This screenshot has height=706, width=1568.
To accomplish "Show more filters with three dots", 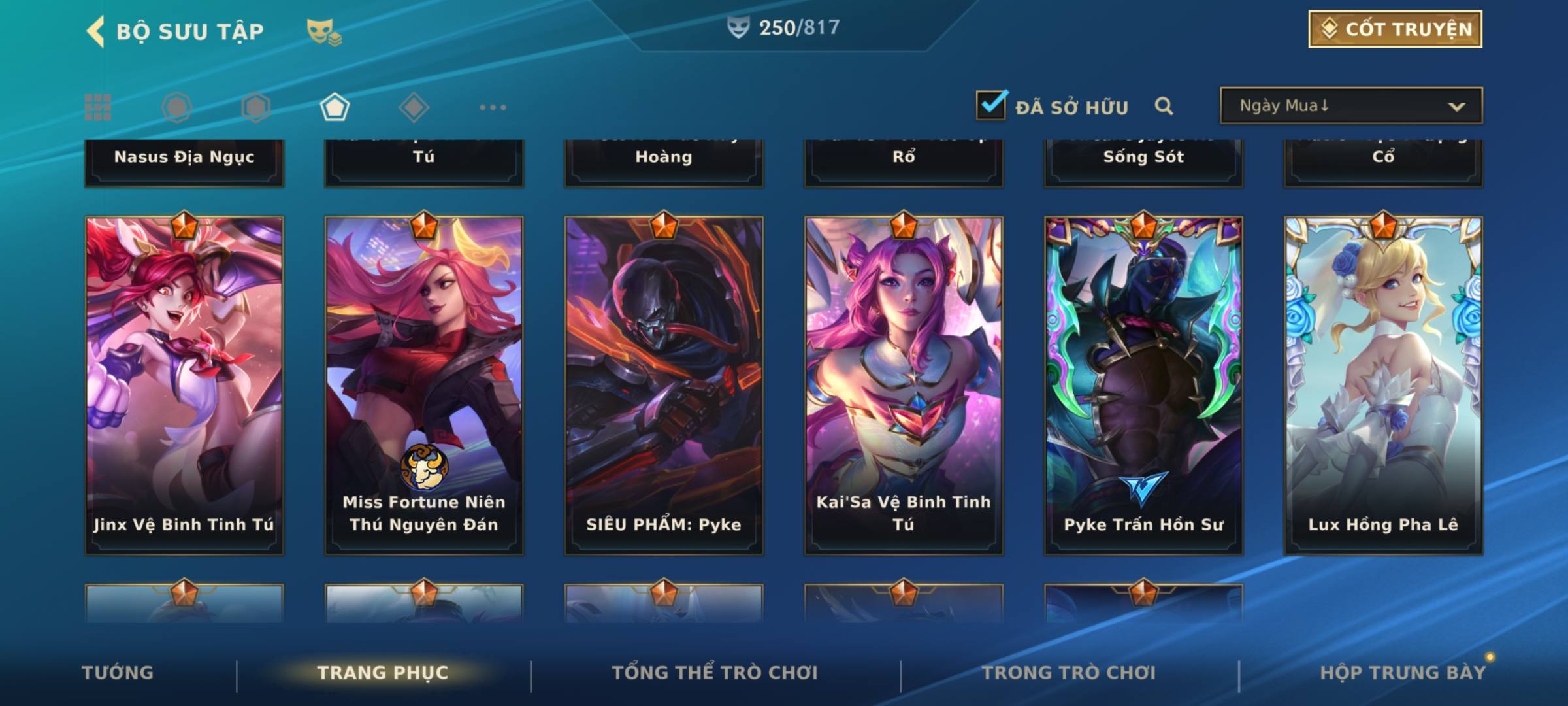I will 493,107.
